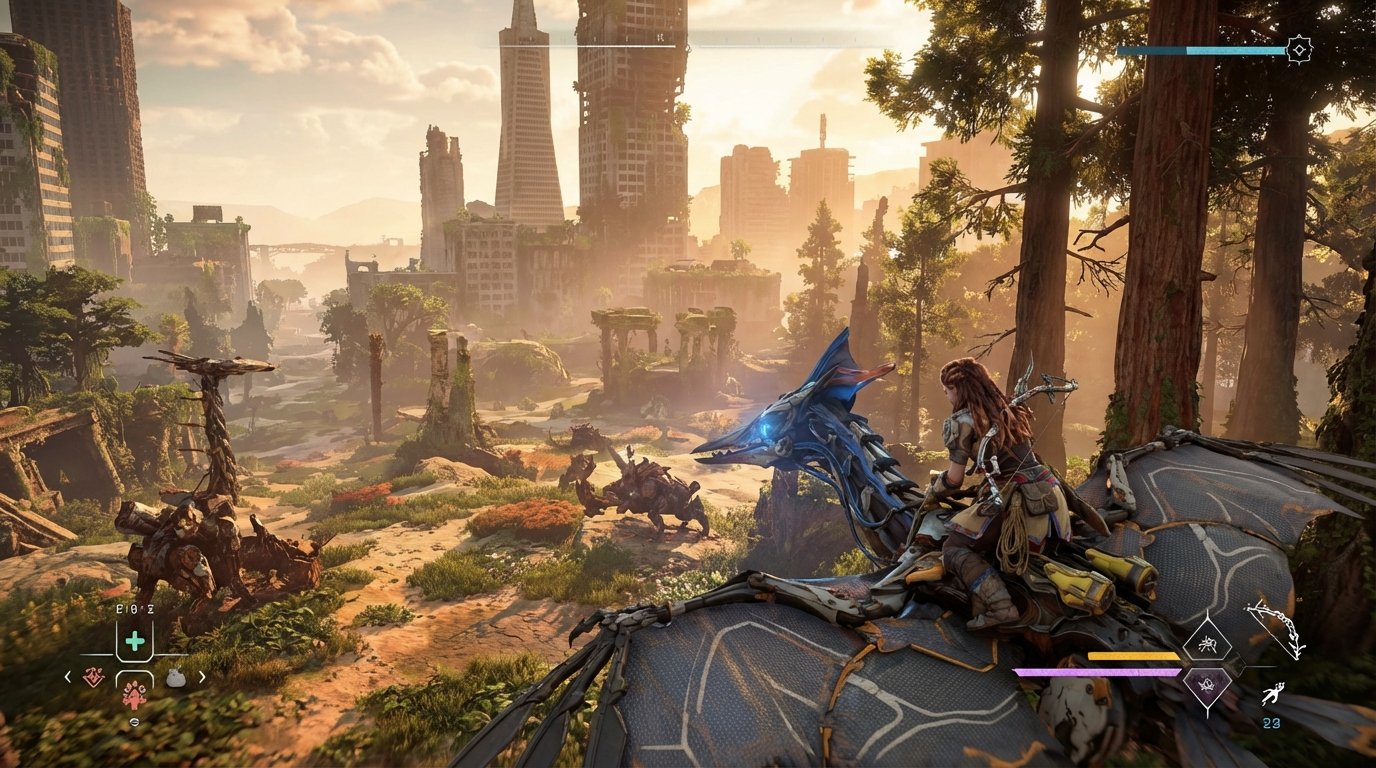Click the ammo count showing 23
The image size is (1376, 768).
1270,722
